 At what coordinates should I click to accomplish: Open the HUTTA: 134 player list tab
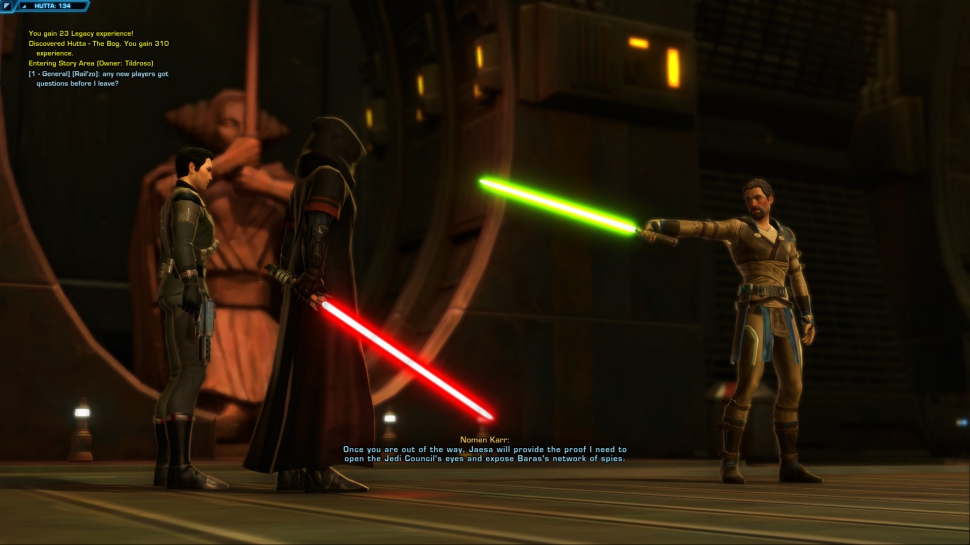(53, 6)
